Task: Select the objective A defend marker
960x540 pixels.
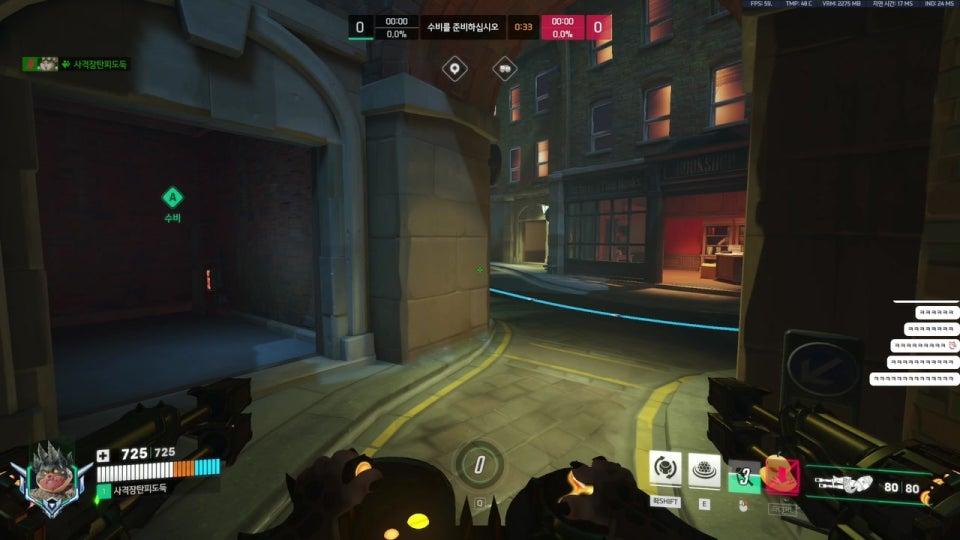Action: click(x=172, y=197)
